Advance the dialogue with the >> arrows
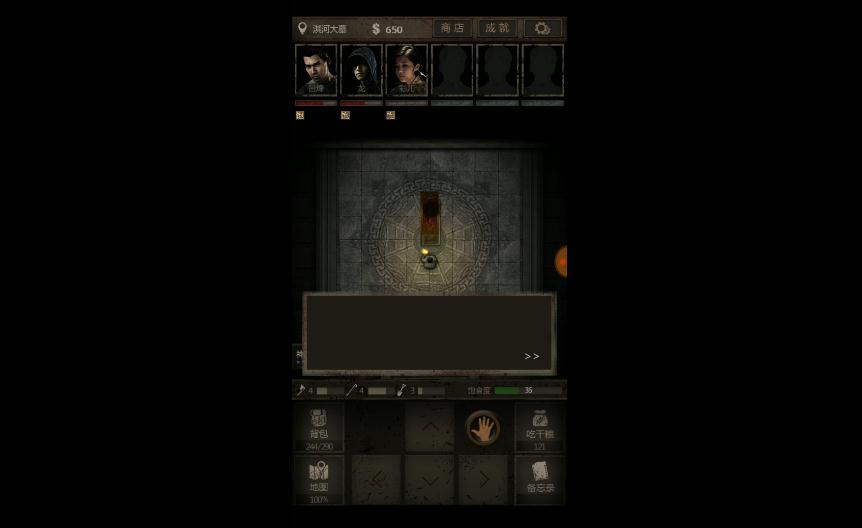The width and height of the screenshot is (862, 528). point(531,356)
